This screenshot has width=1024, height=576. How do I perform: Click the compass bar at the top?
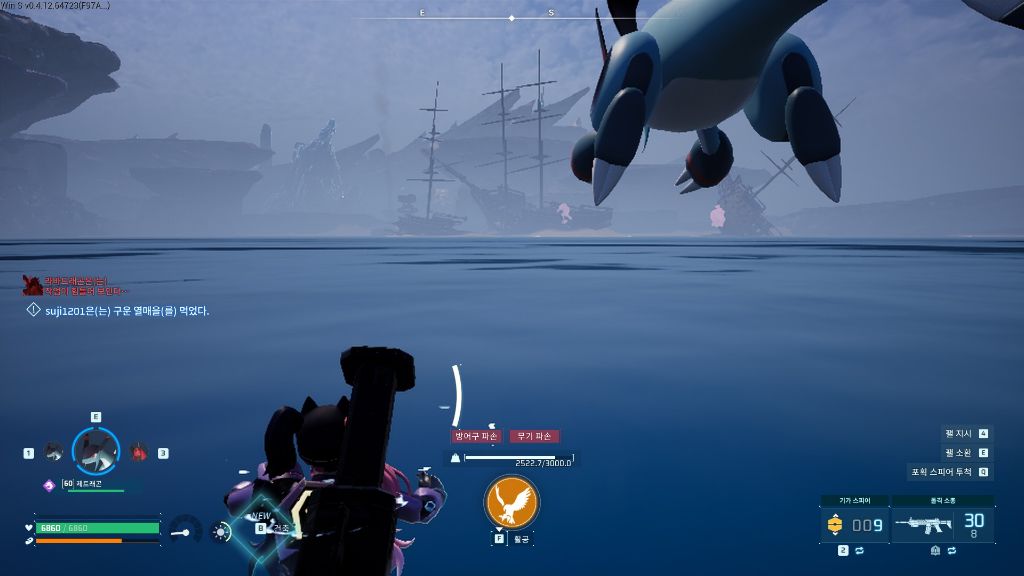click(x=512, y=17)
